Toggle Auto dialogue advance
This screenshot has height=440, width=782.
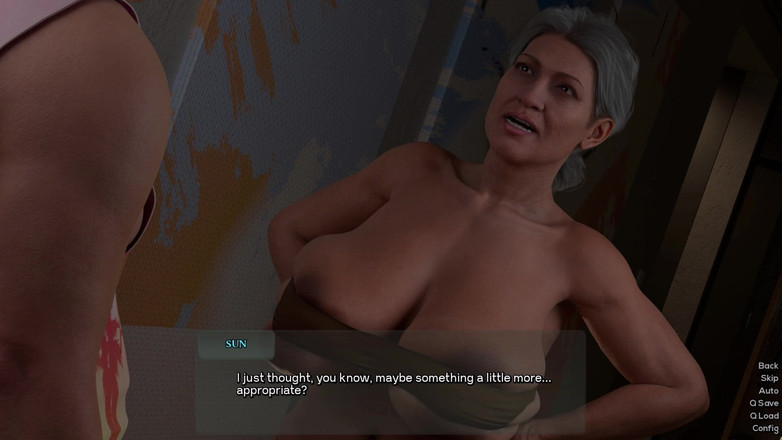click(768, 391)
